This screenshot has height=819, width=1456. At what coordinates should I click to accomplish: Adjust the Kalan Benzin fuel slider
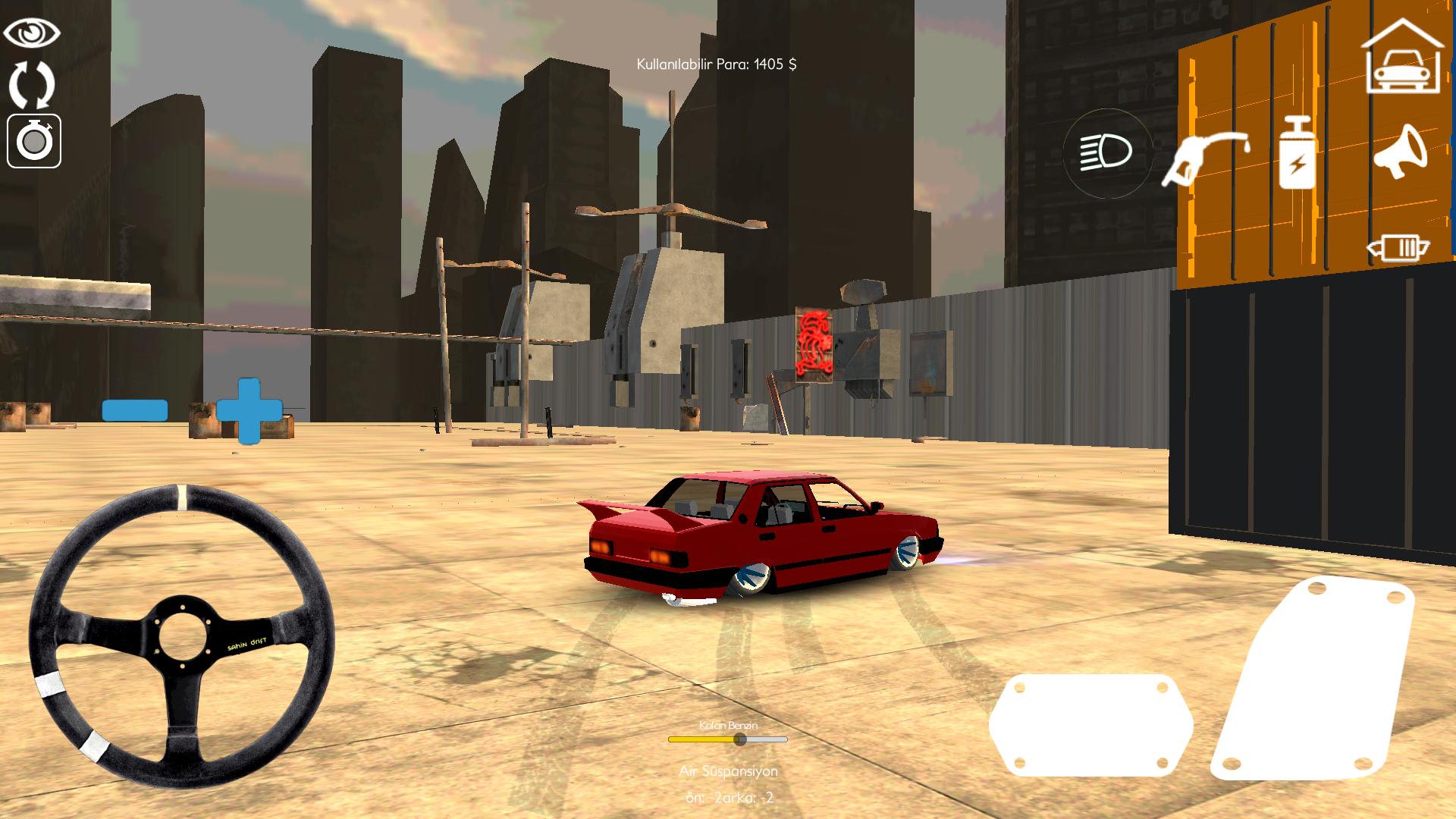pos(739,740)
